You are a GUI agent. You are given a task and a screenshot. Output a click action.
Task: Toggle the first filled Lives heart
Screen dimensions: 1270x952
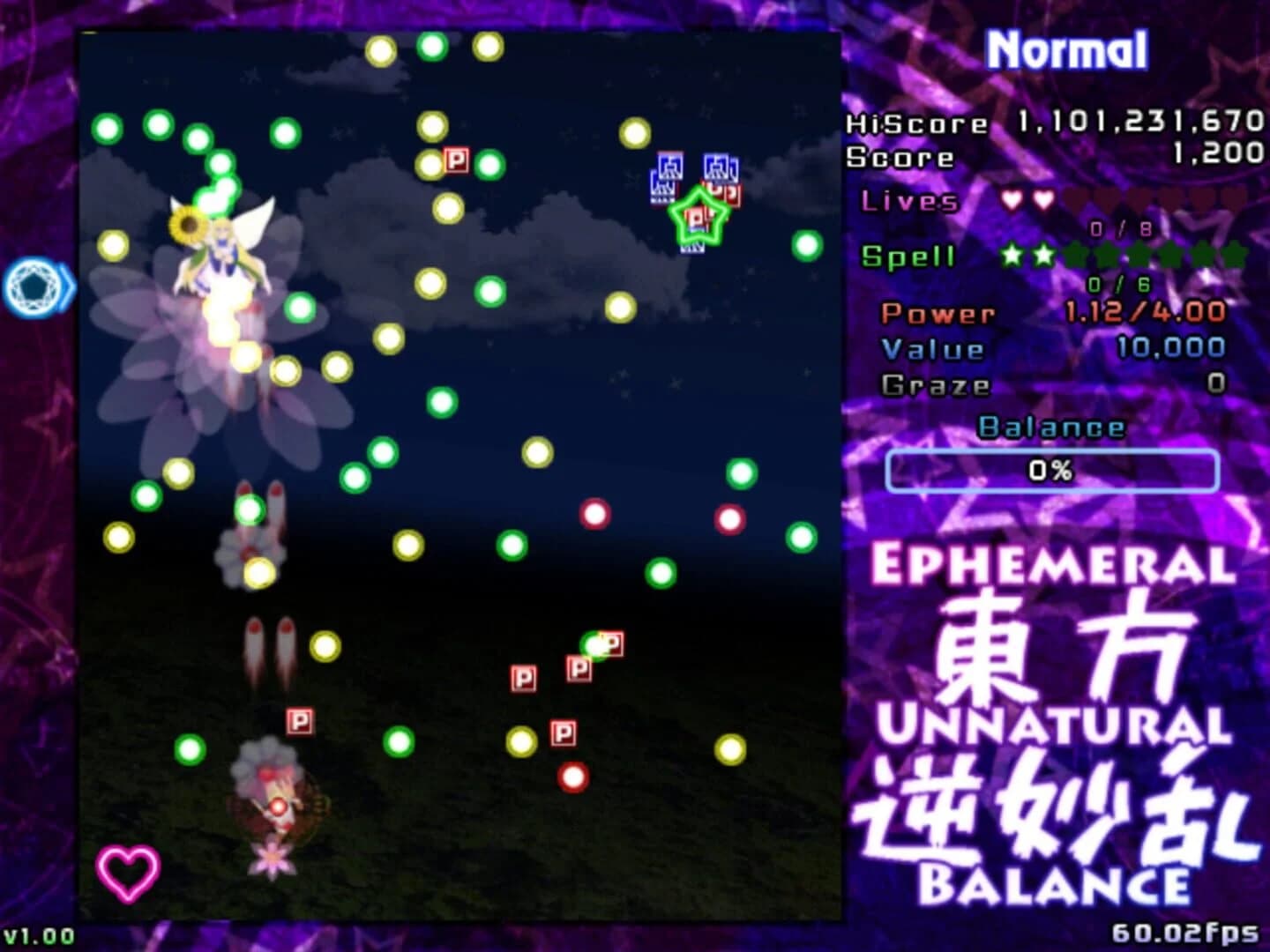tap(1012, 201)
